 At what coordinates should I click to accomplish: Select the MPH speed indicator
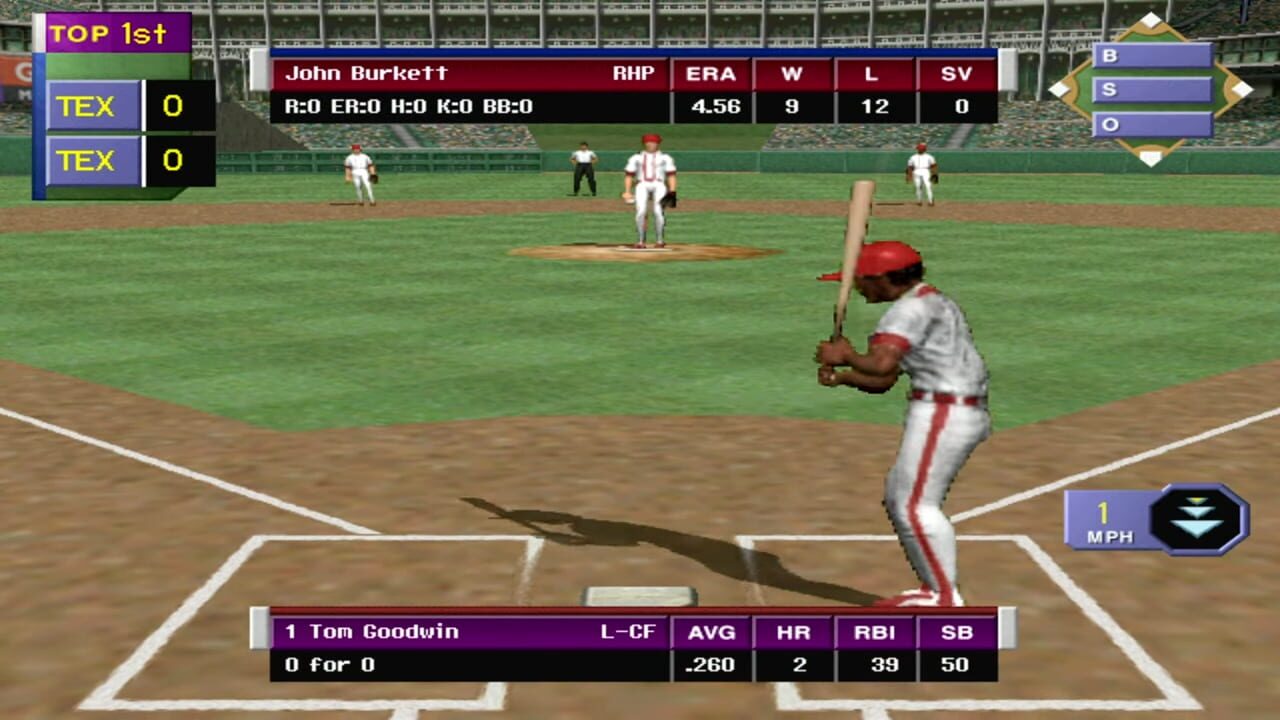[1110, 536]
